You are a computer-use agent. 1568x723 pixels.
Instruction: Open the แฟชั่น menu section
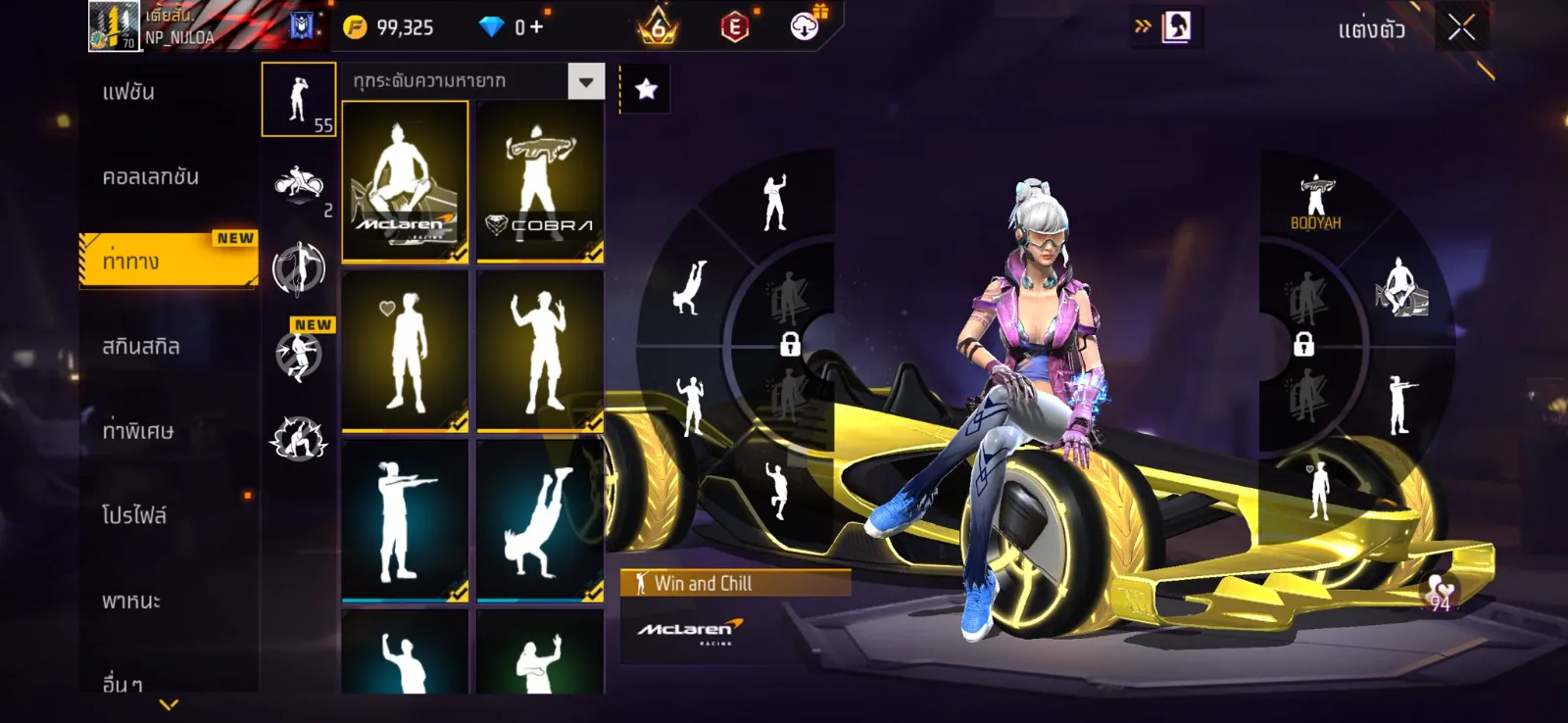tap(129, 93)
